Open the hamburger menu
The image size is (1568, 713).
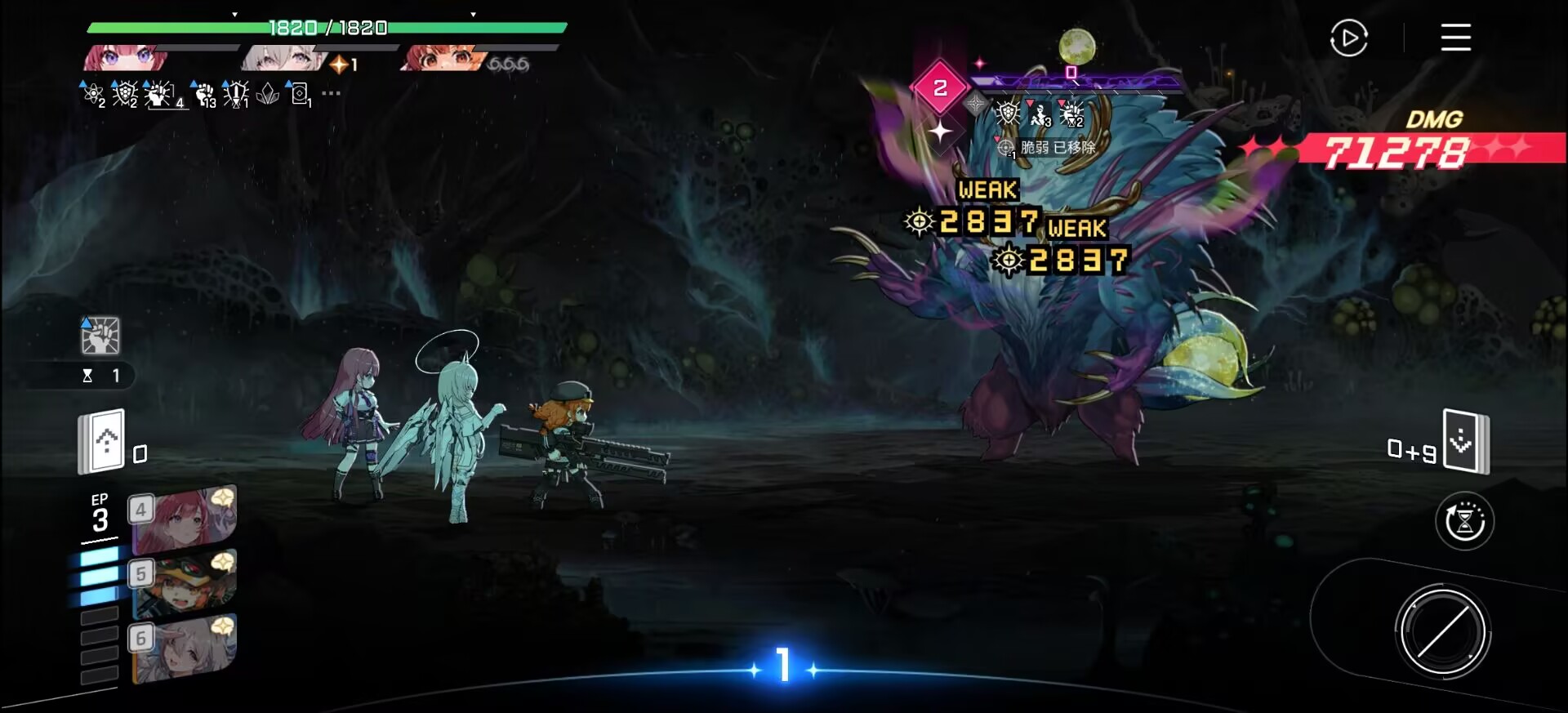click(1455, 38)
